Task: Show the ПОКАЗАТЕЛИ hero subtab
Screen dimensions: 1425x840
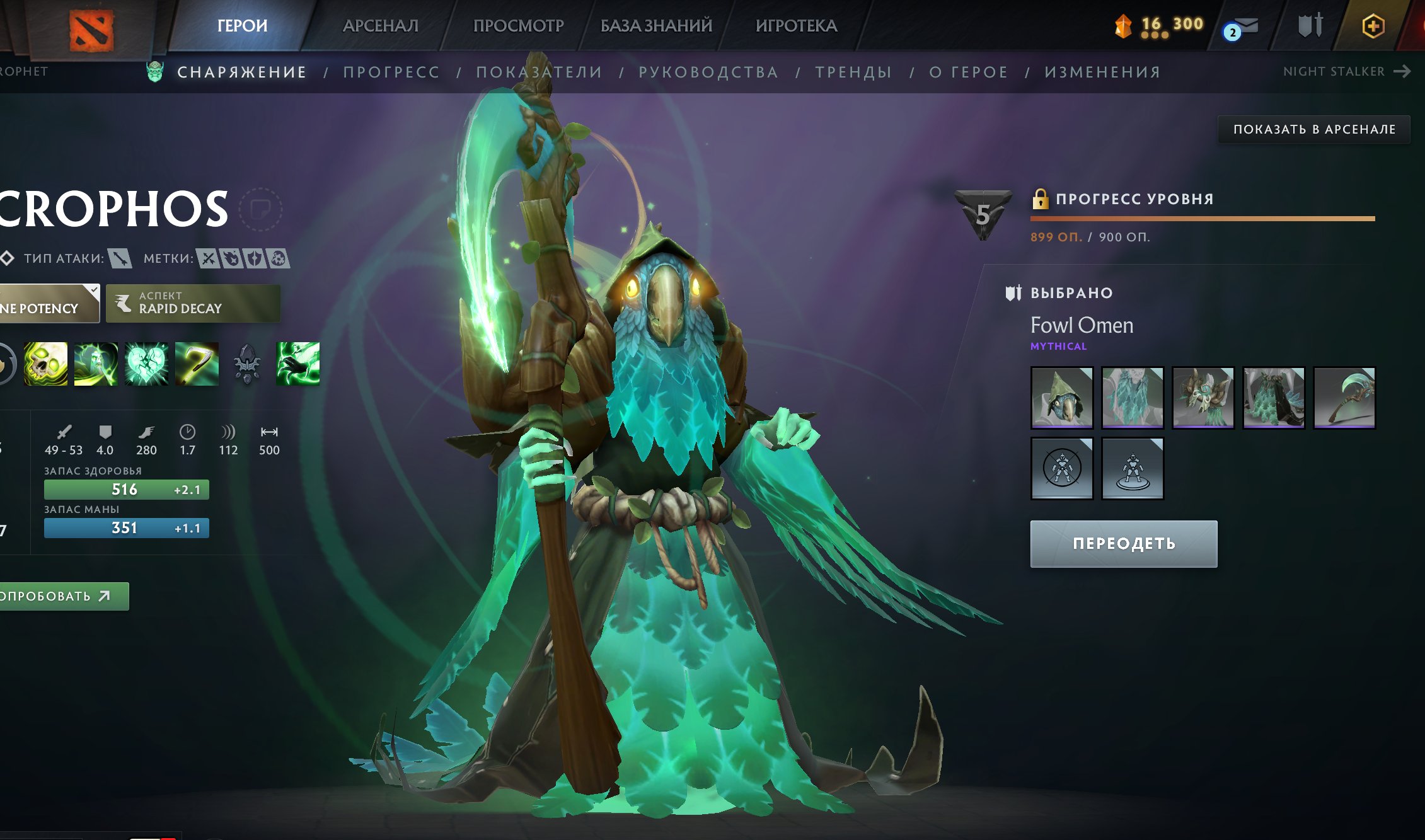Action: point(539,72)
